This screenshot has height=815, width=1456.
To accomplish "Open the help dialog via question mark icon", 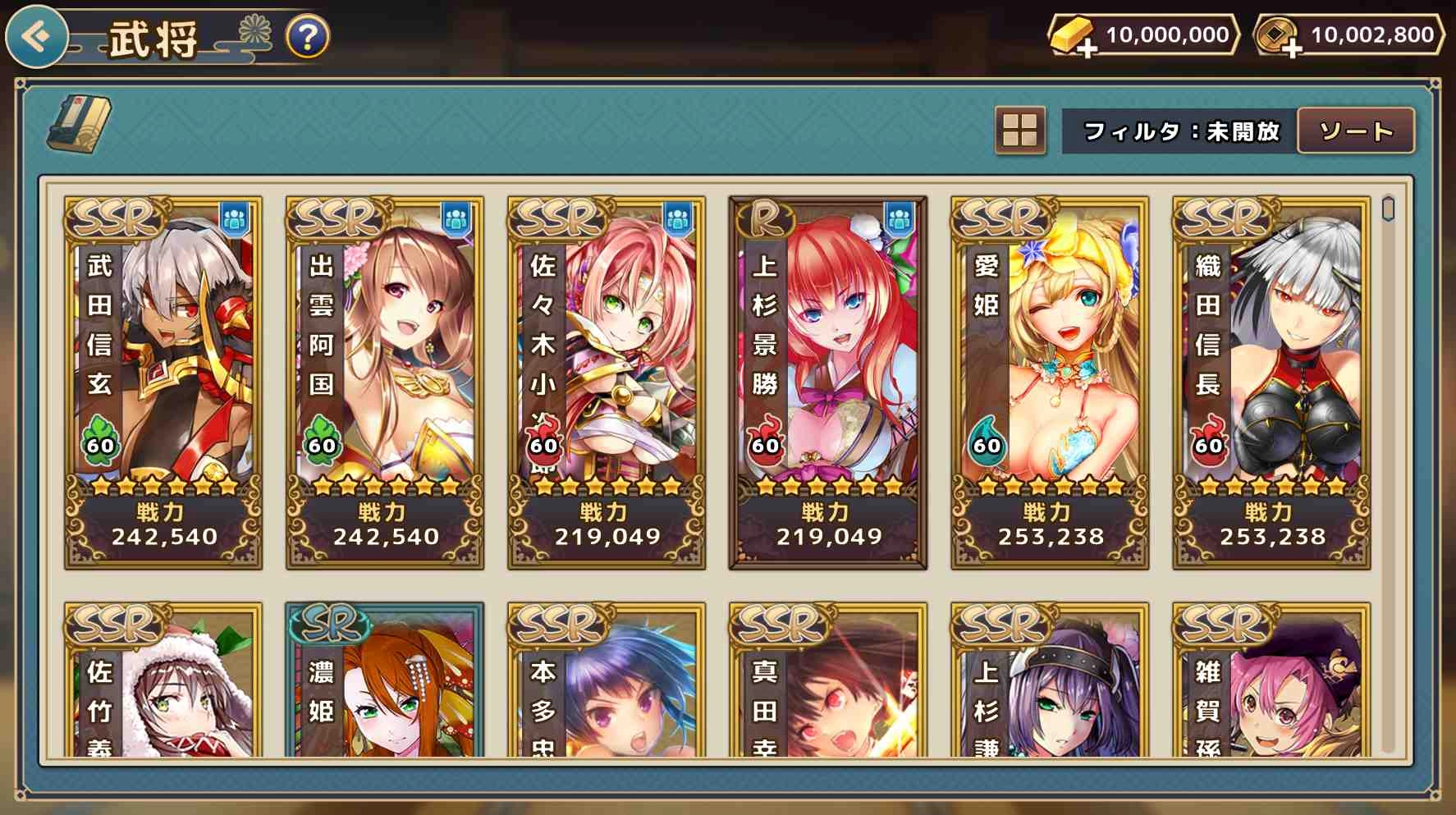I will (x=304, y=35).
